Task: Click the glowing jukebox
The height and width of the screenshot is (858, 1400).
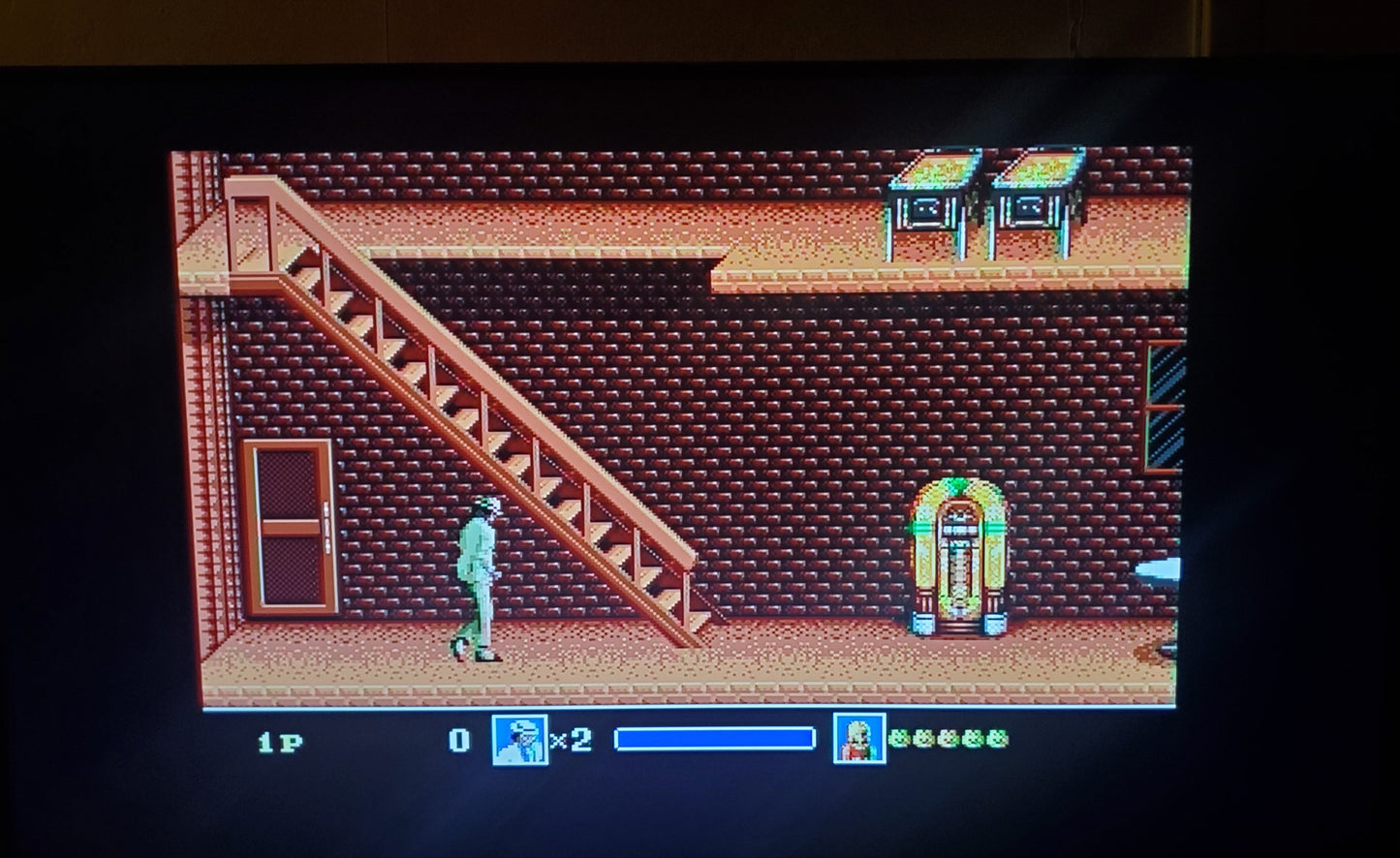Action: tap(960, 557)
